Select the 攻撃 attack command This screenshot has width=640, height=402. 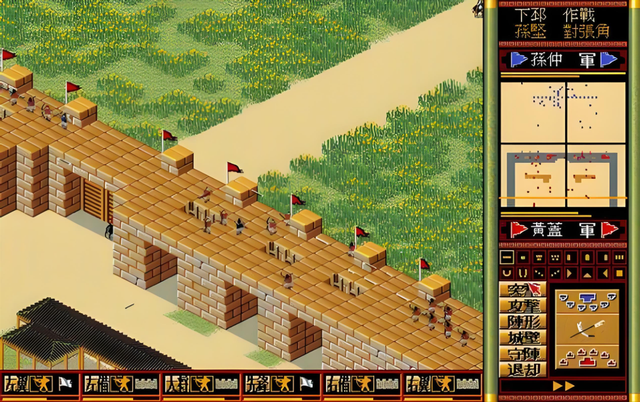(x=523, y=305)
